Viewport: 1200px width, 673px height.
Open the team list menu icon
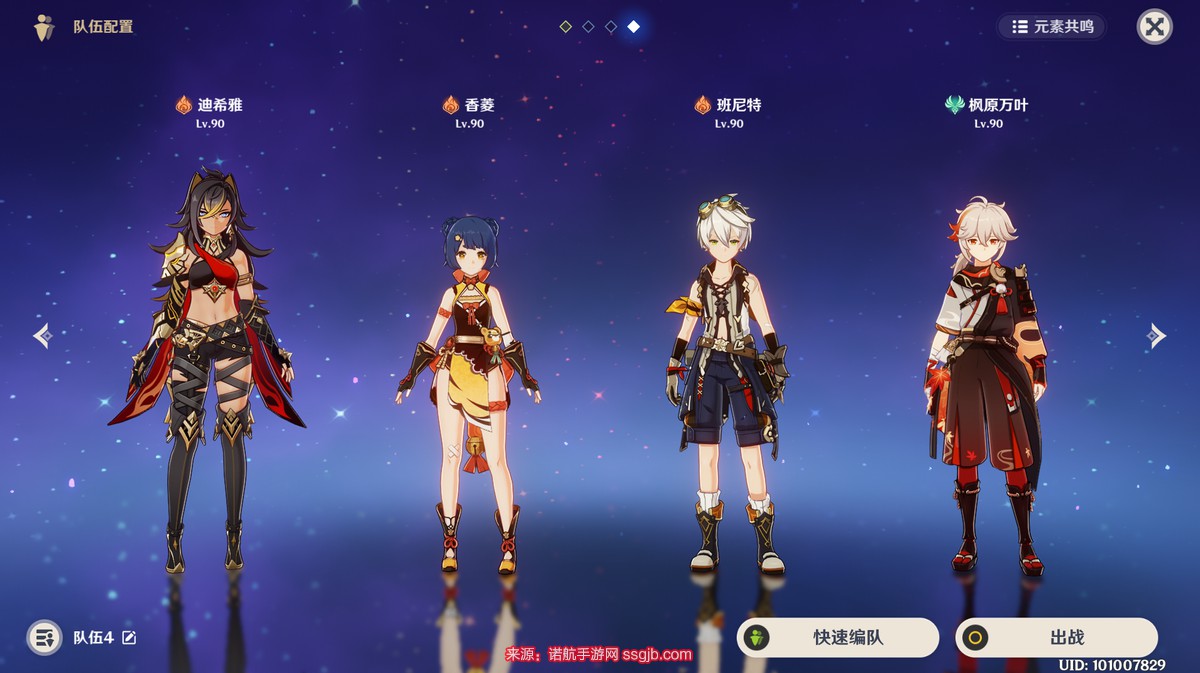(44, 637)
